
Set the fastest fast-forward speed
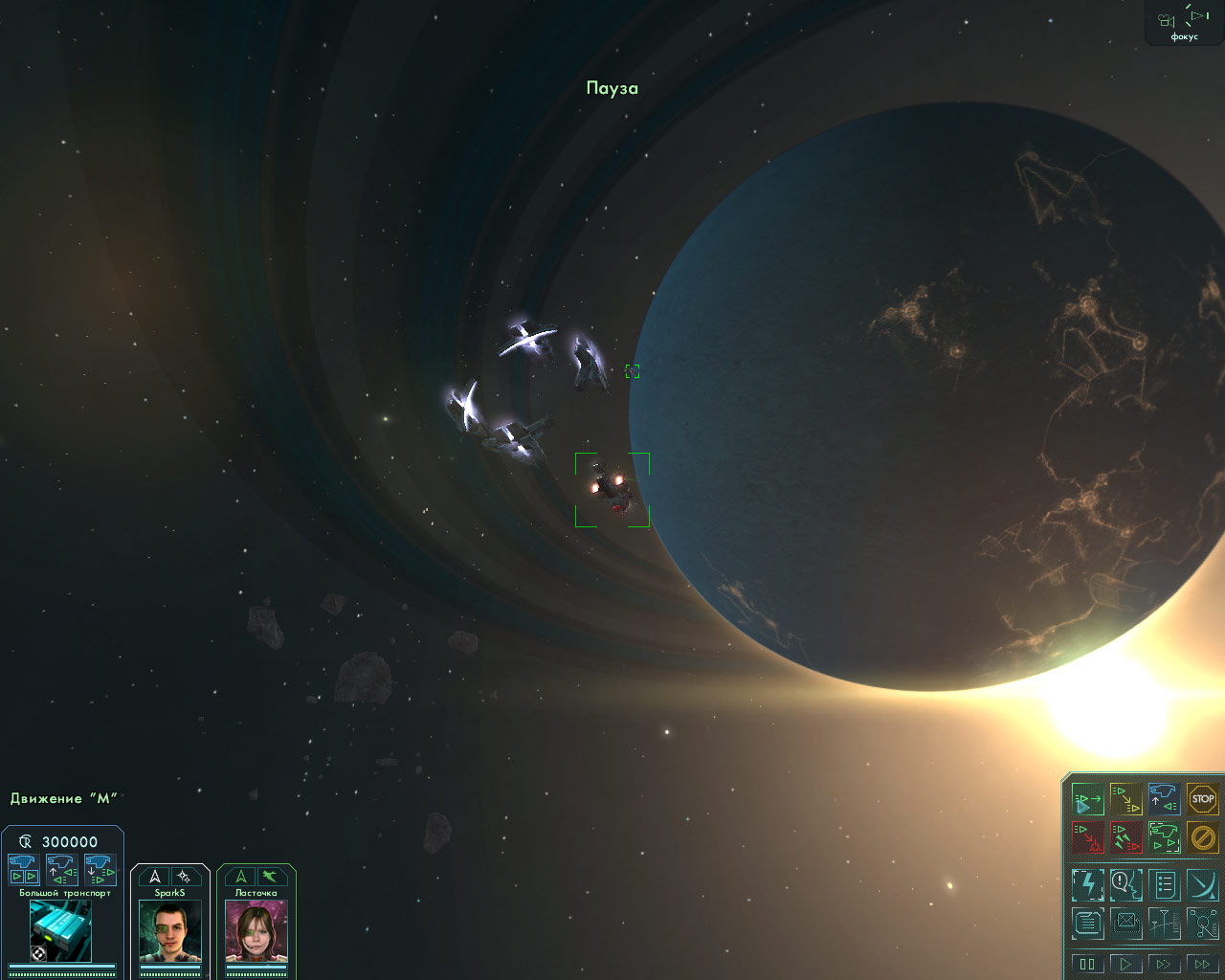(x=1202, y=964)
